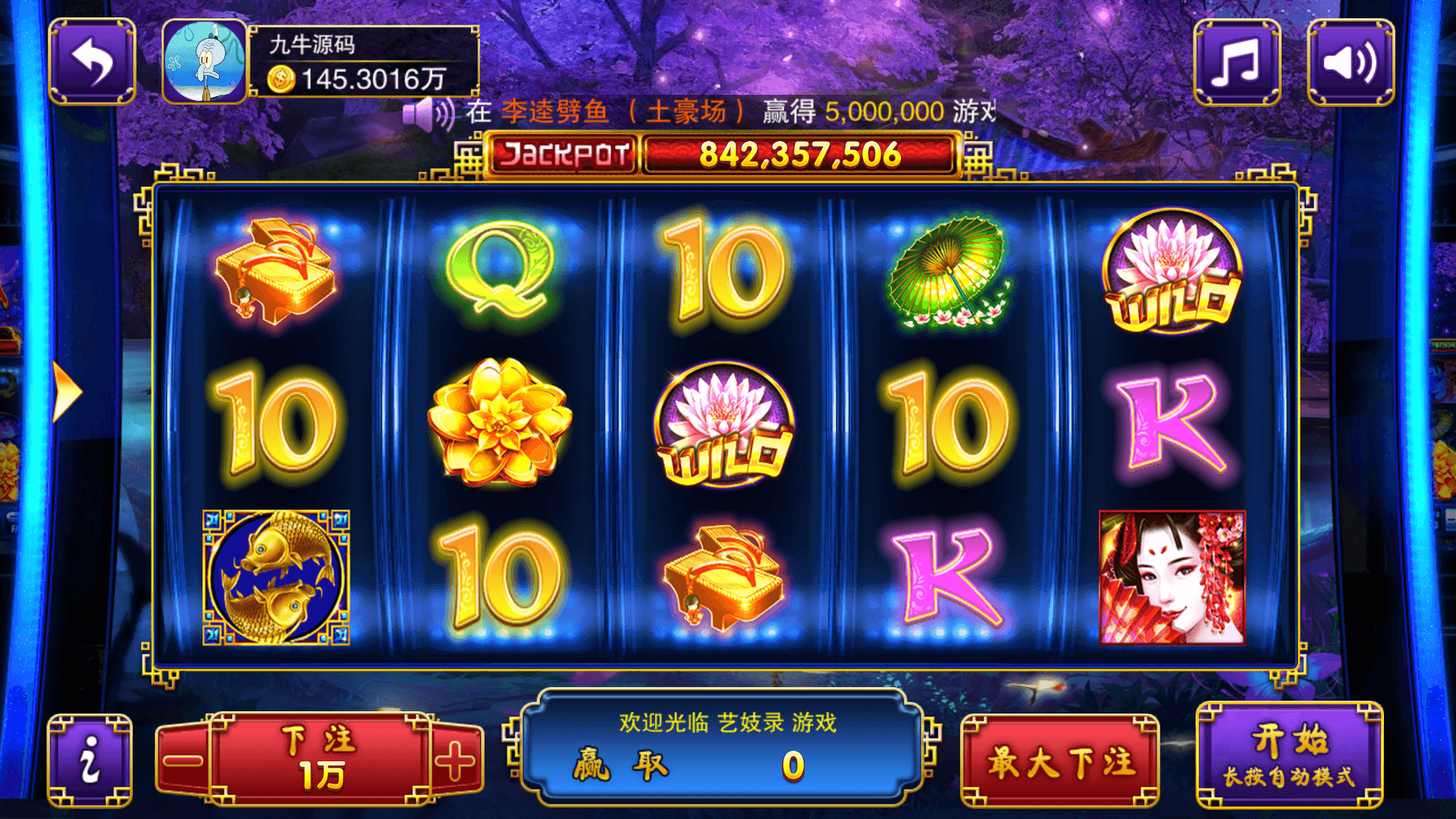Expand the yellow side arrow panel
The height and width of the screenshot is (819, 1456).
67,392
